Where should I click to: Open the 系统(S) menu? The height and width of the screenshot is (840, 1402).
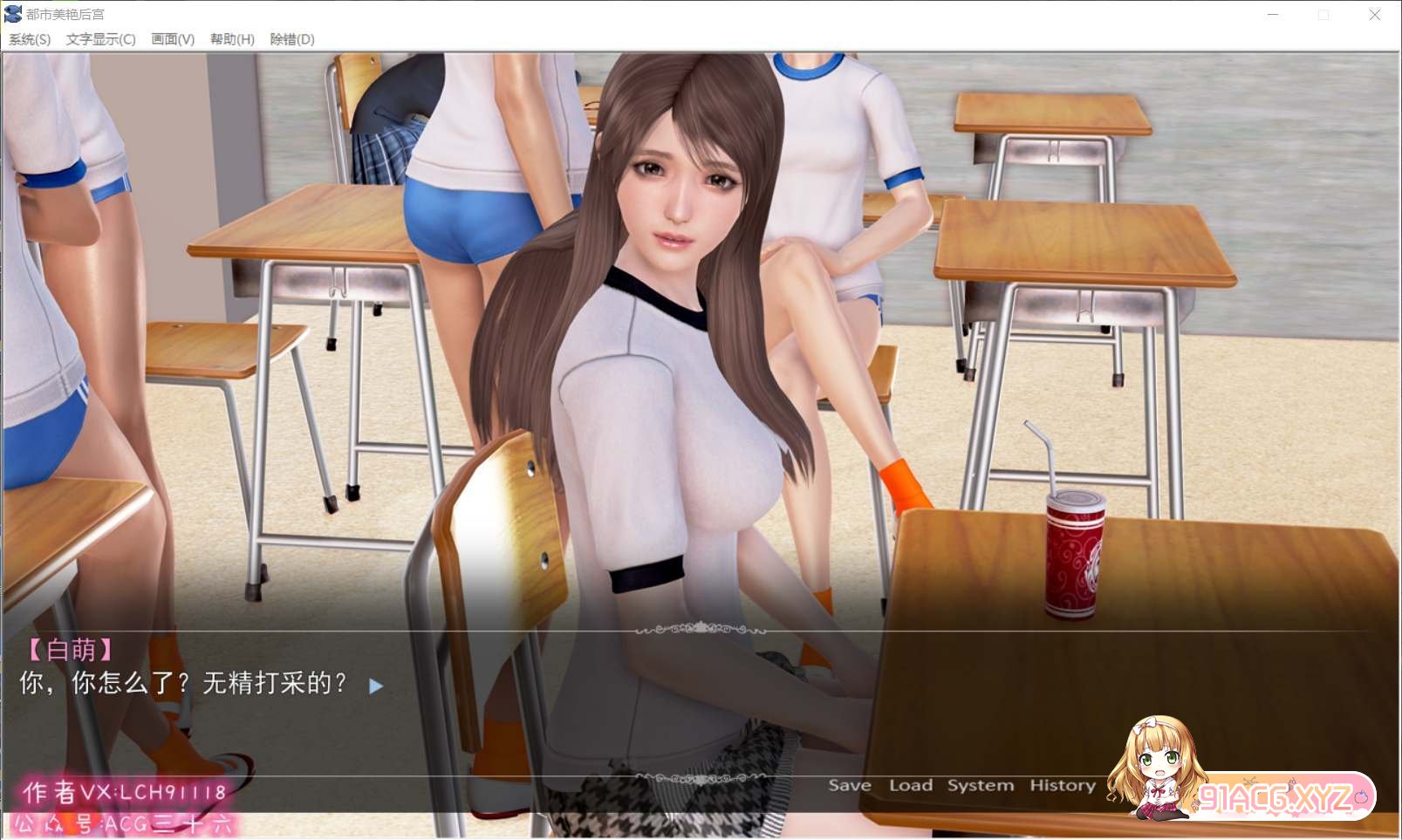pos(29,39)
